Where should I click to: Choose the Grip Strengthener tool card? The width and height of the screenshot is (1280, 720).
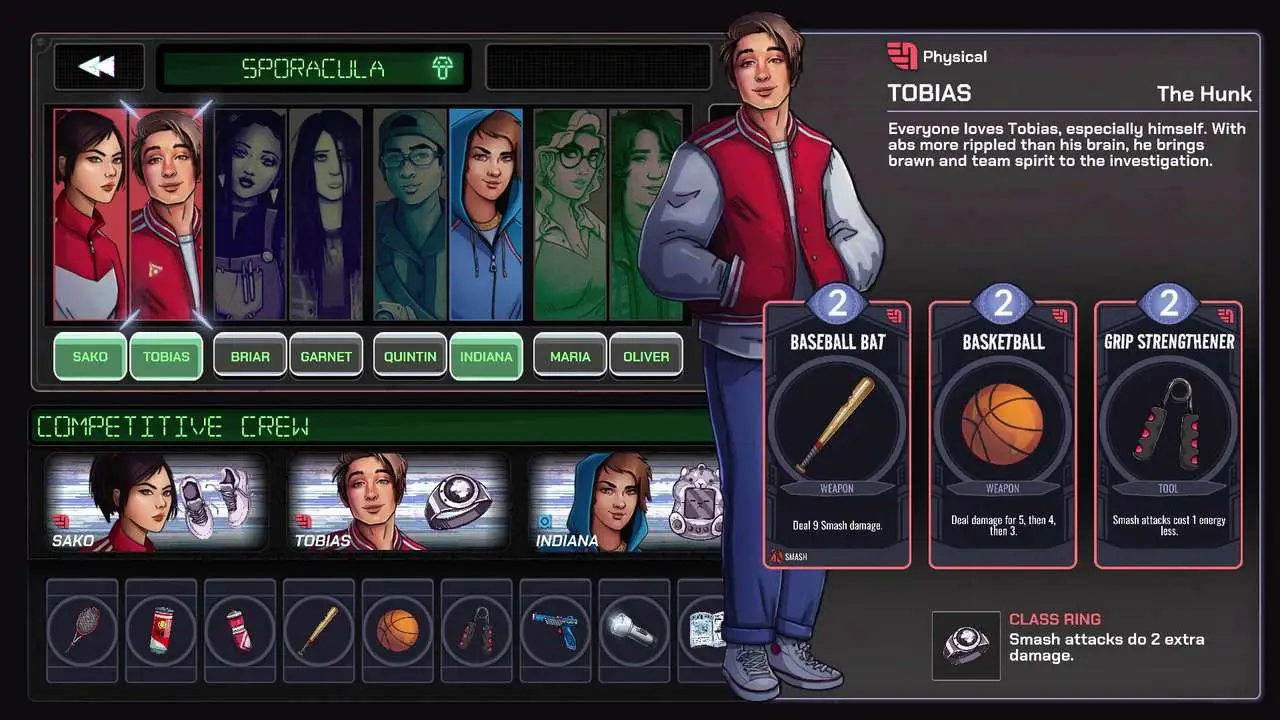[x=1168, y=435]
